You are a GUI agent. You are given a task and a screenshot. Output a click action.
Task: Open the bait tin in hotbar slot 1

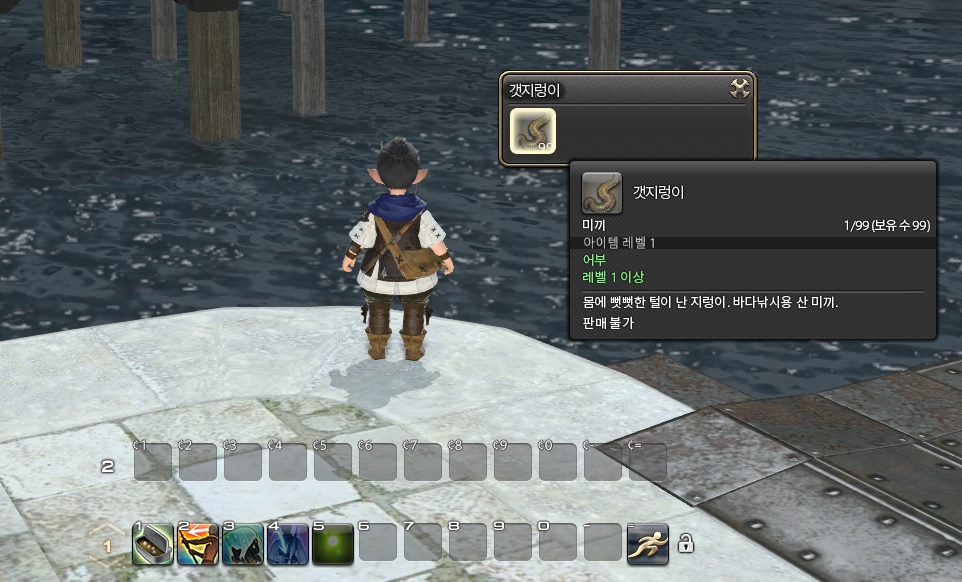[151, 543]
